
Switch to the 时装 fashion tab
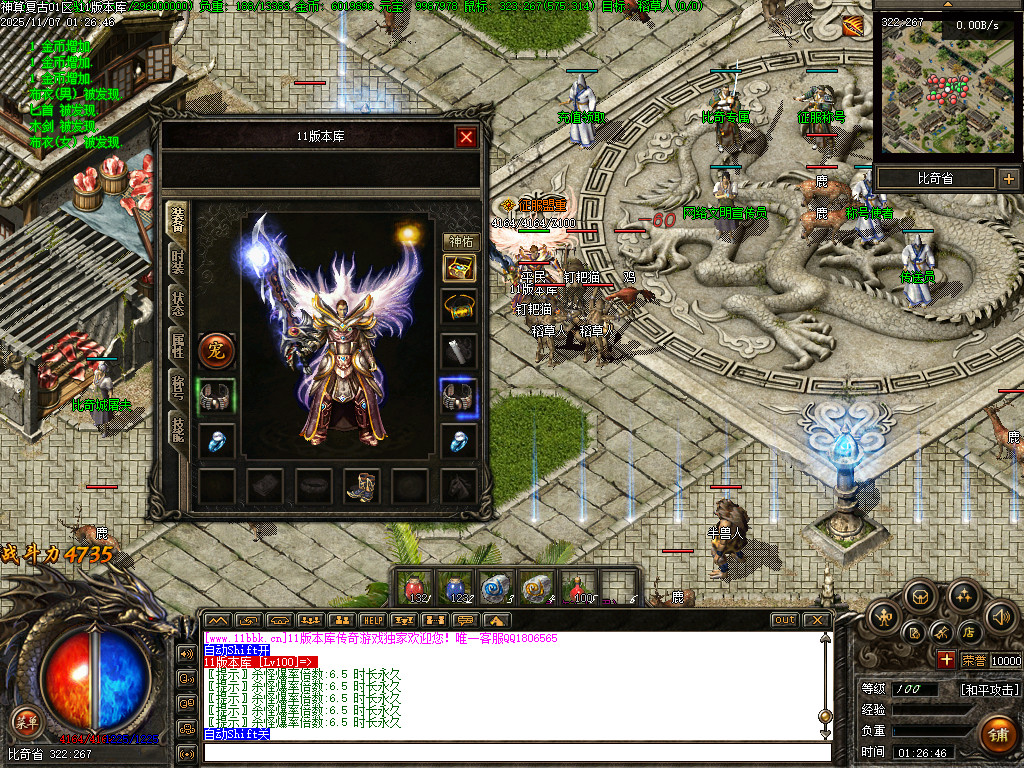[x=177, y=260]
